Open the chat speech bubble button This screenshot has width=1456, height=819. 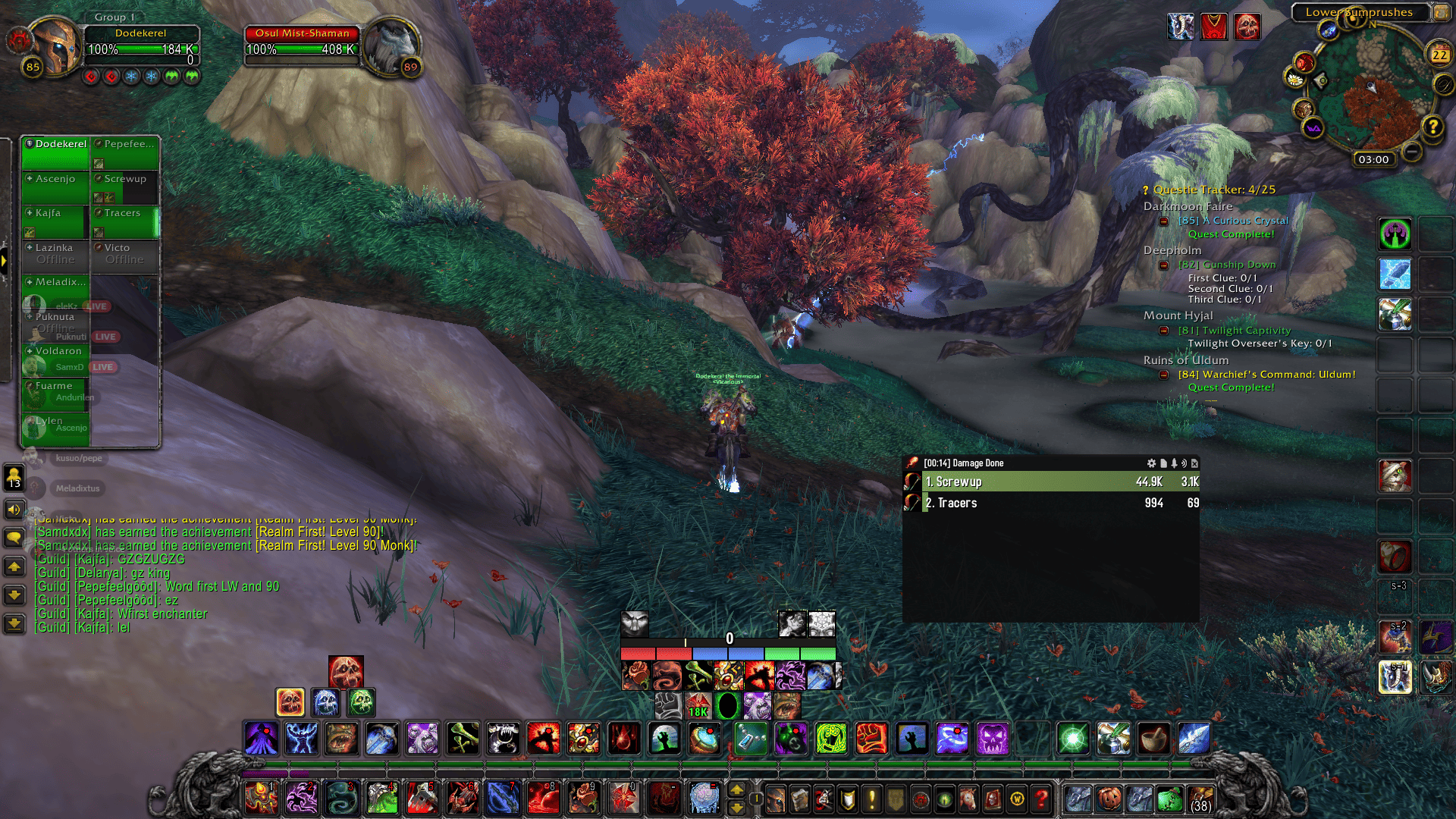tap(14, 538)
